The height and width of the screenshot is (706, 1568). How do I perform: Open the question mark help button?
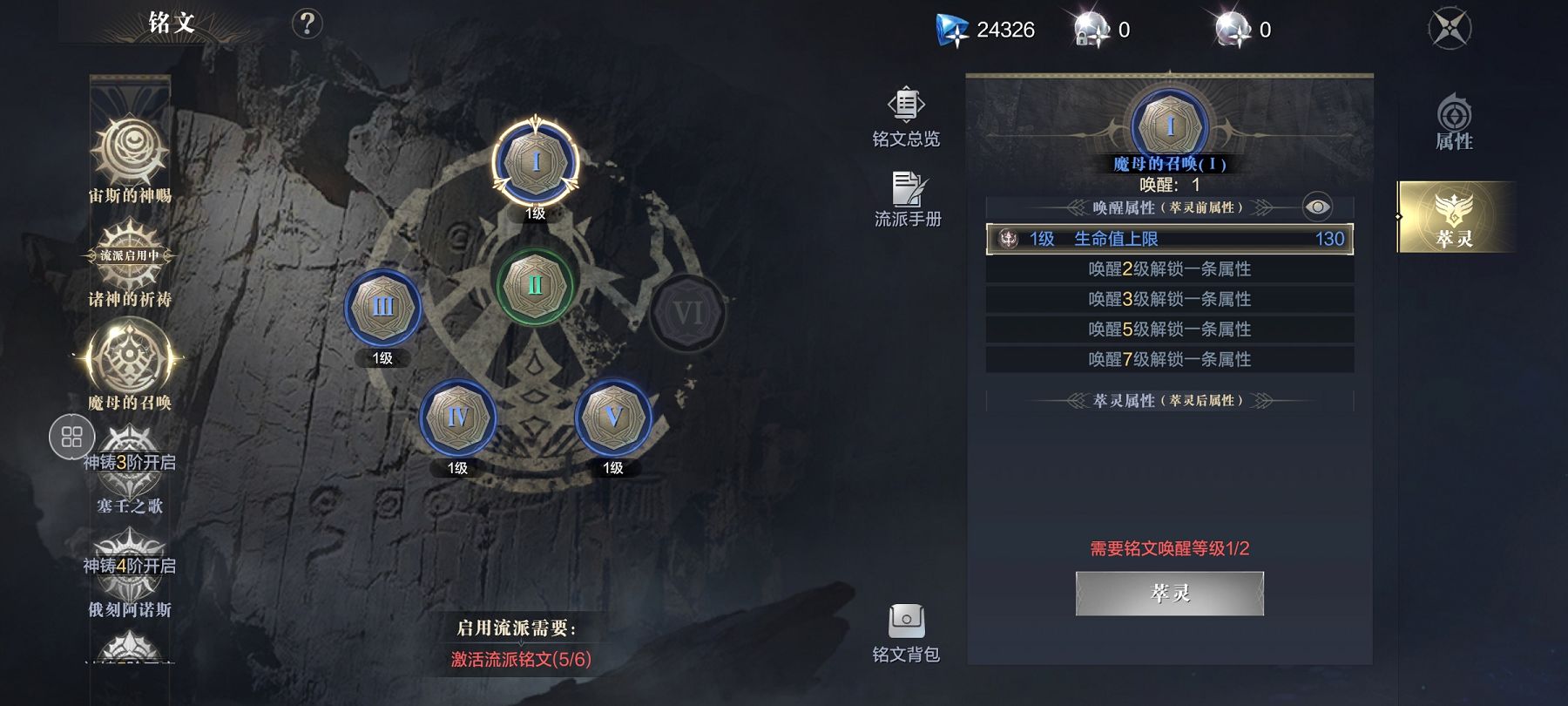tap(307, 24)
